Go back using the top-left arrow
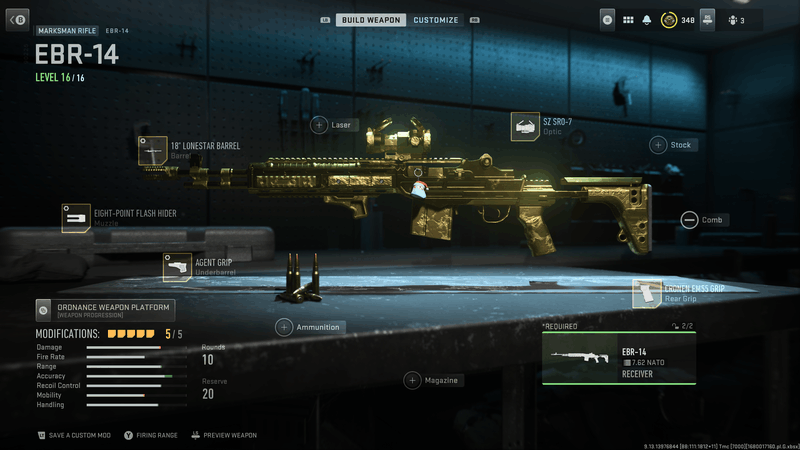Screen dimensions: 800x450 18,19
